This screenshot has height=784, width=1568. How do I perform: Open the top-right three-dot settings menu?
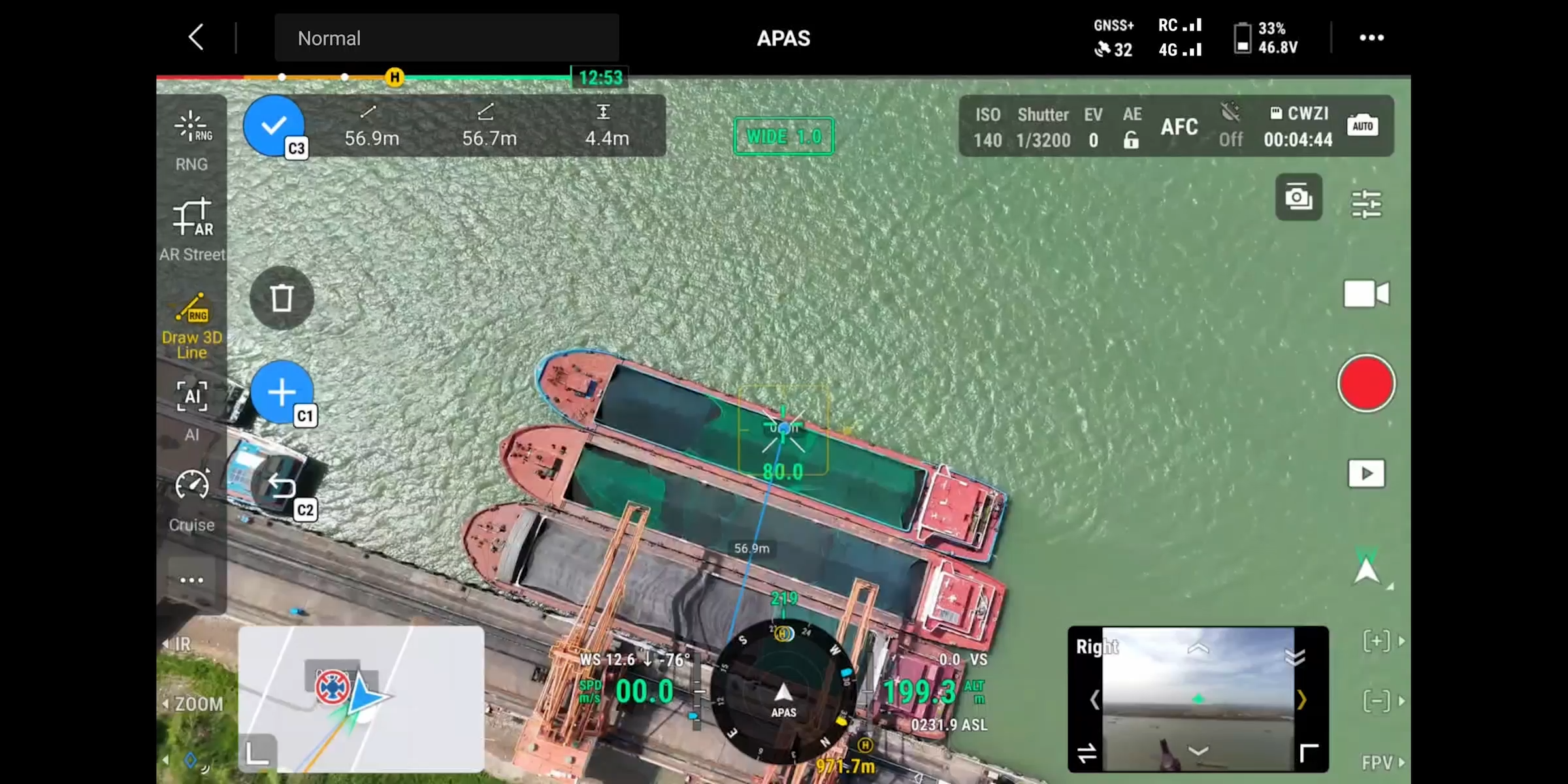[1372, 38]
